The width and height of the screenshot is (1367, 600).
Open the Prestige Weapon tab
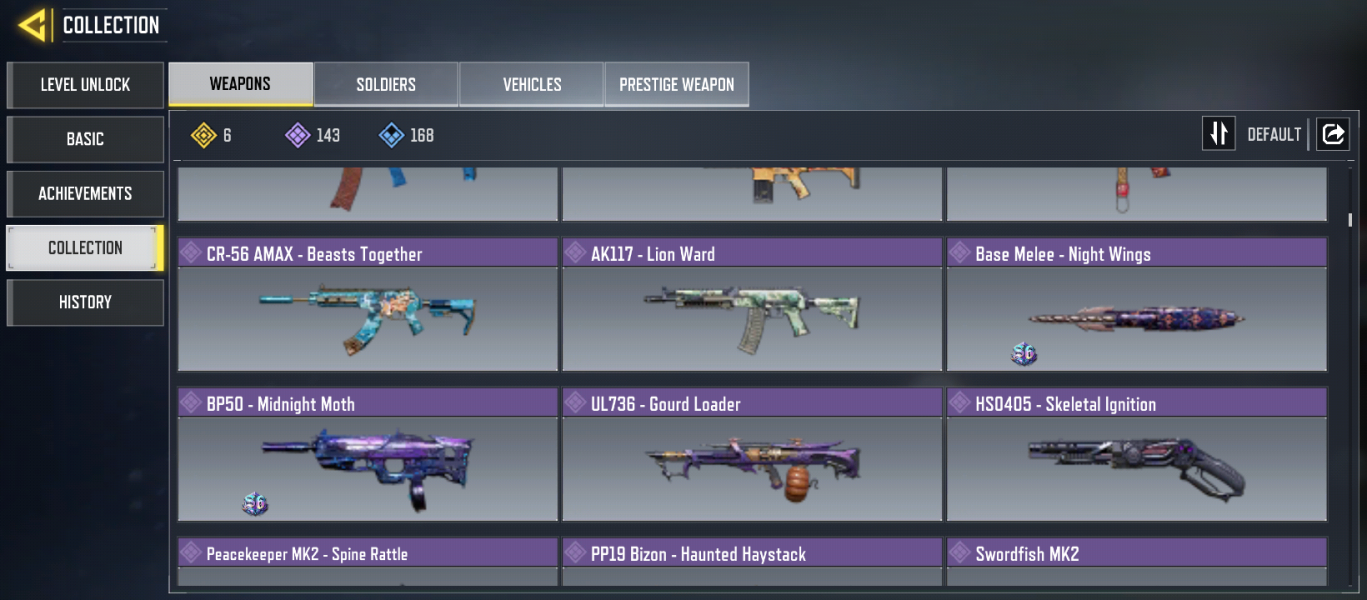676,85
